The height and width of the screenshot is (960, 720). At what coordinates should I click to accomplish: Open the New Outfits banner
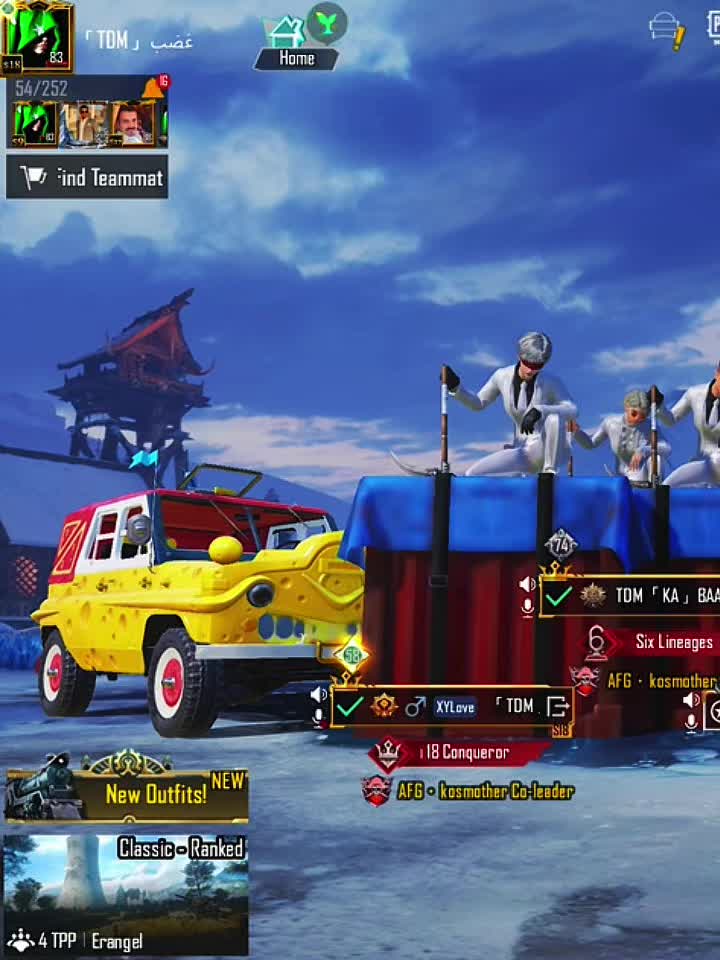click(x=126, y=795)
